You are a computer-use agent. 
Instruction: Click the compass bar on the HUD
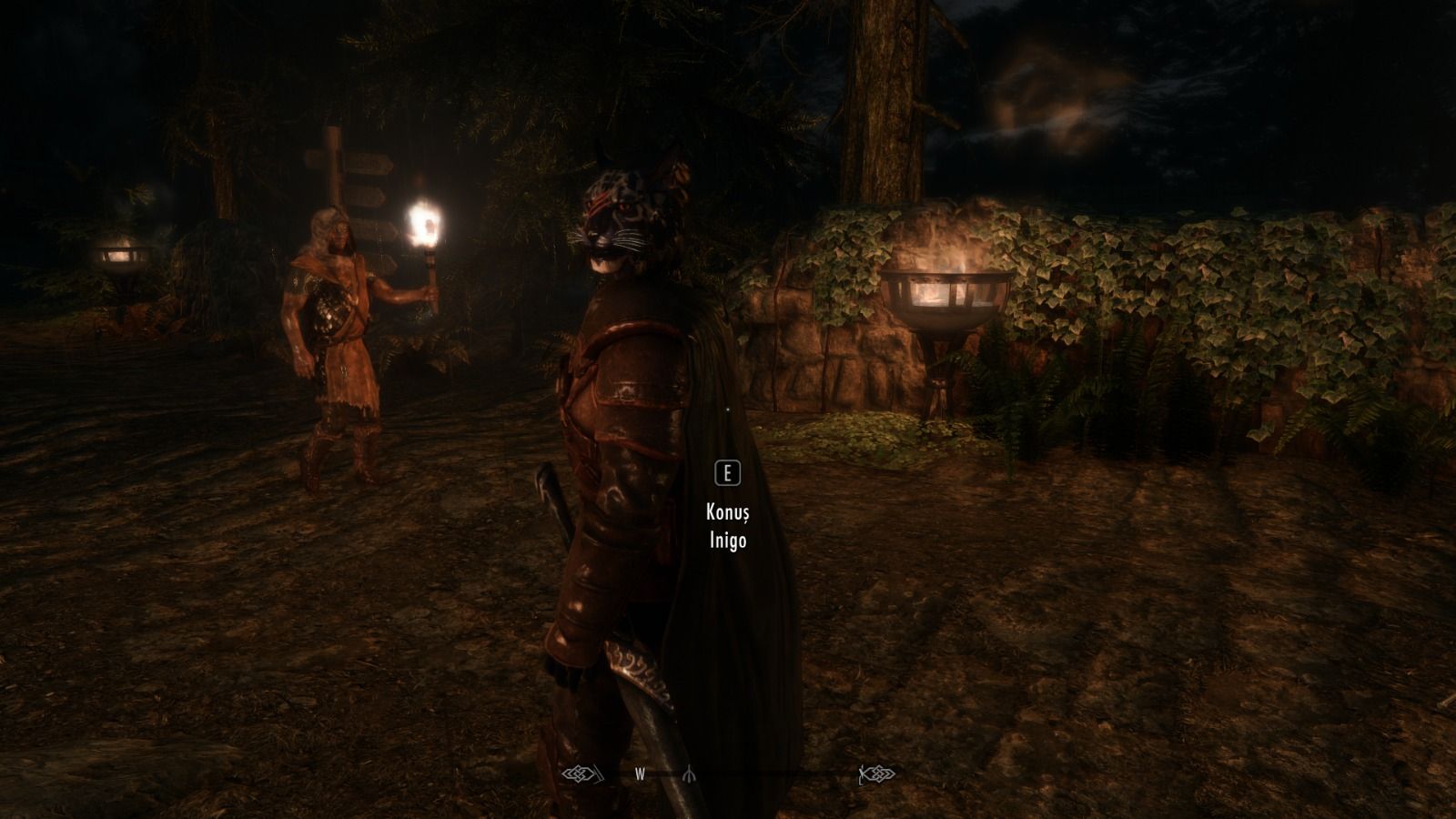coord(729,774)
